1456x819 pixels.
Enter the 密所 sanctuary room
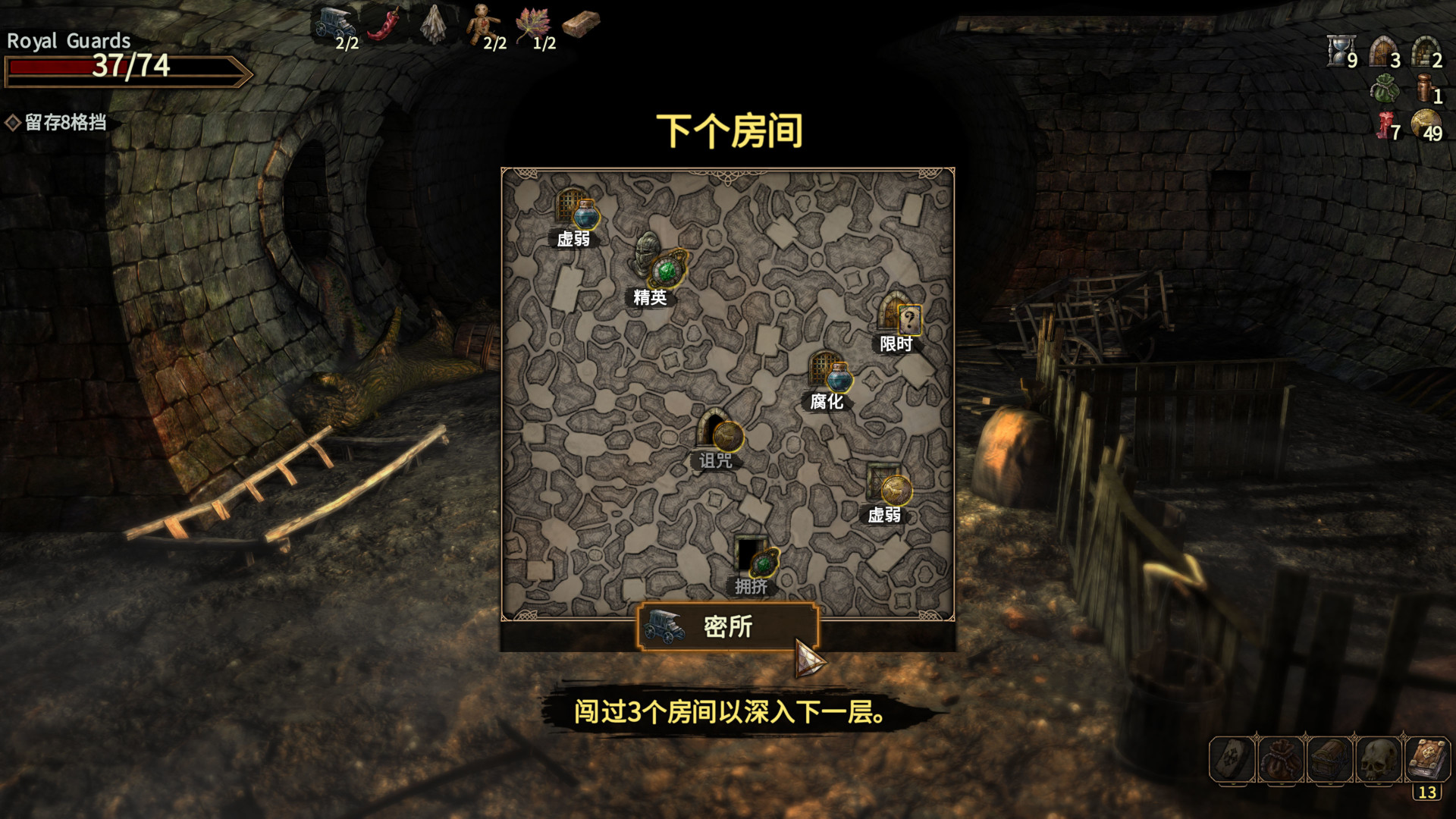coord(727,626)
